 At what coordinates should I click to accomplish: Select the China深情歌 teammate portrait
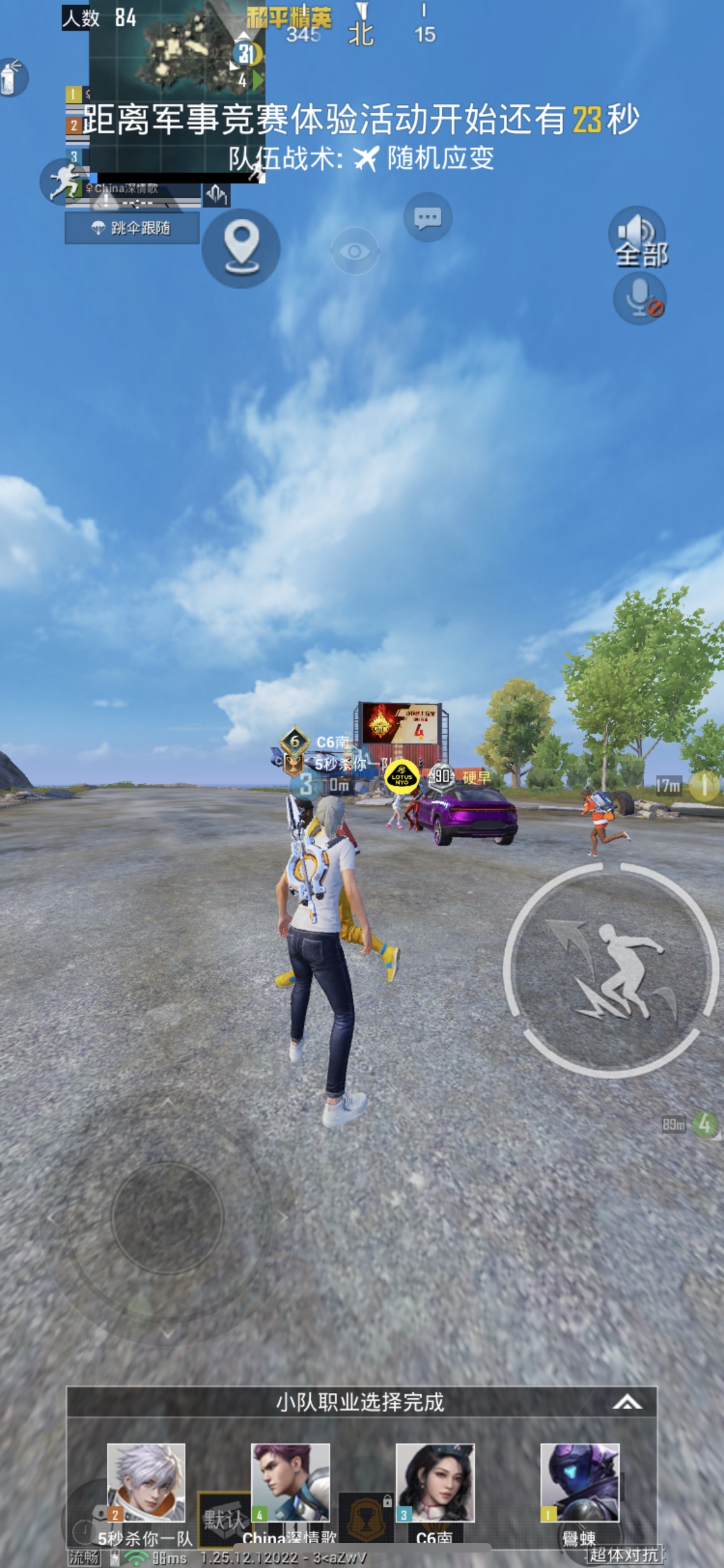pyautogui.click(x=290, y=1482)
